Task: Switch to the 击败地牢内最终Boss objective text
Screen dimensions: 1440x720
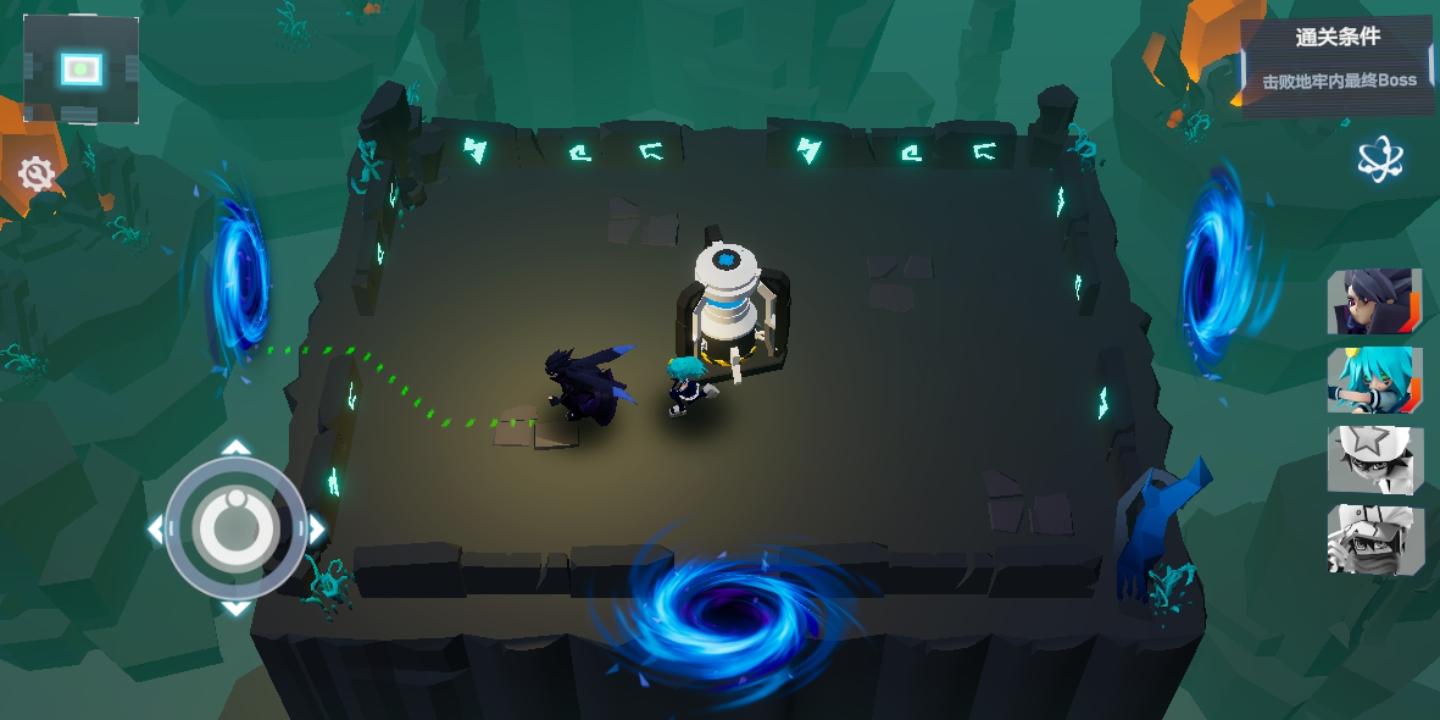Action: (1340, 78)
